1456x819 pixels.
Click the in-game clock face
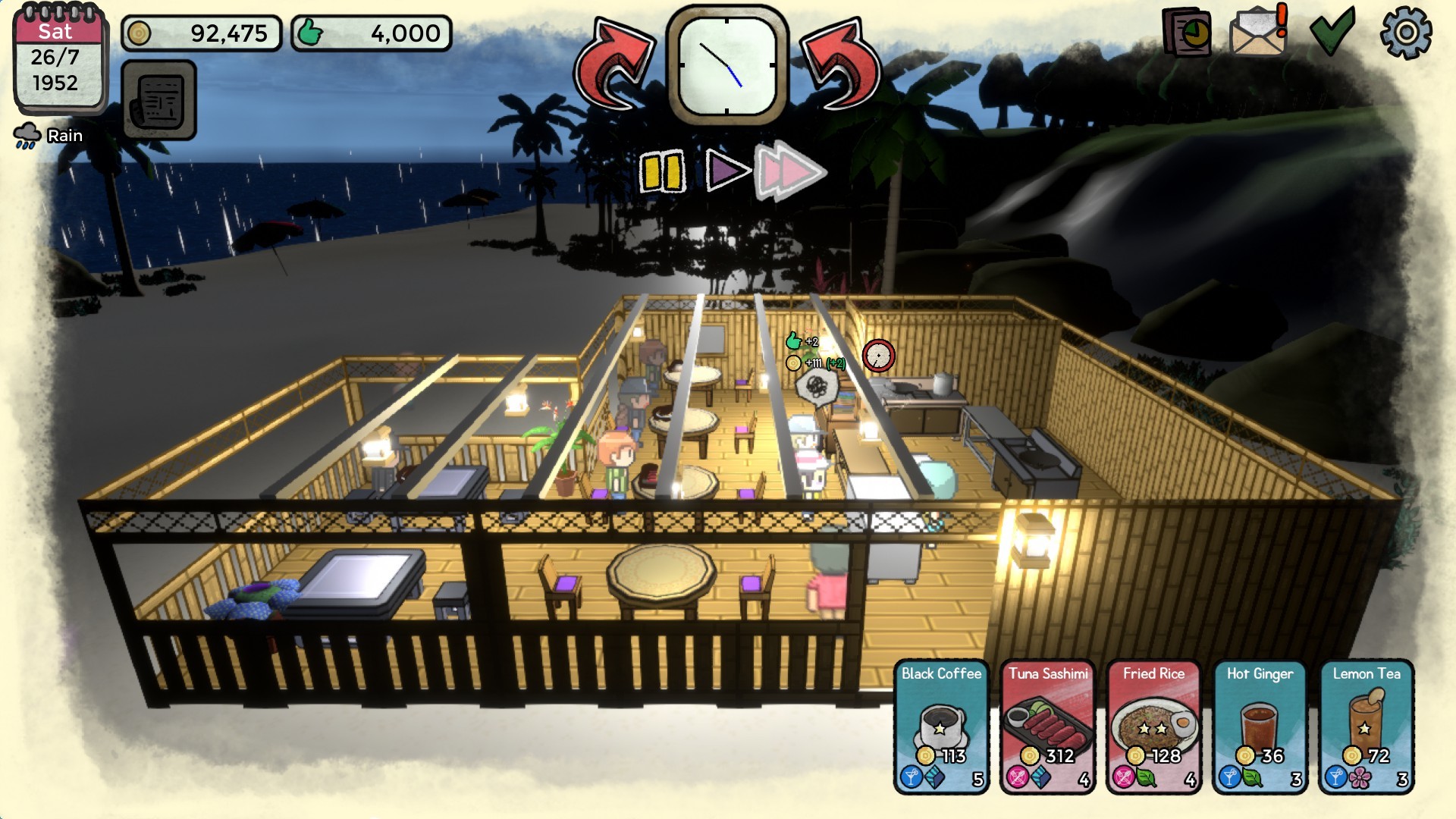[728, 64]
